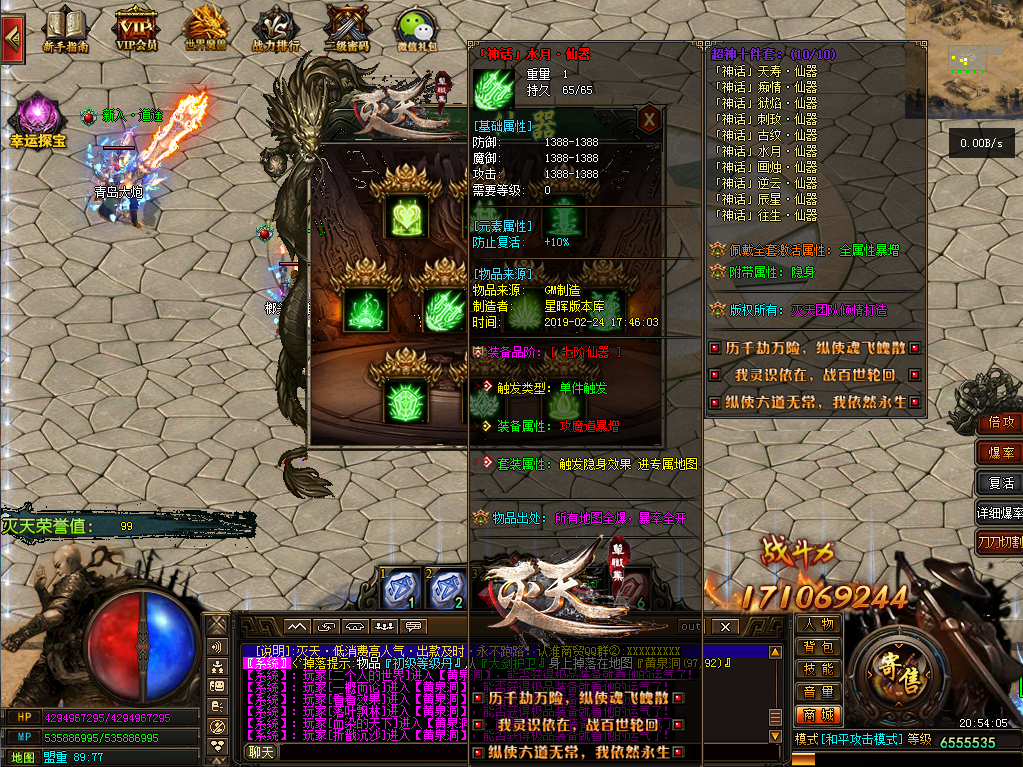Open the 人物 character panel
The image size is (1023, 767).
pyautogui.click(x=818, y=625)
